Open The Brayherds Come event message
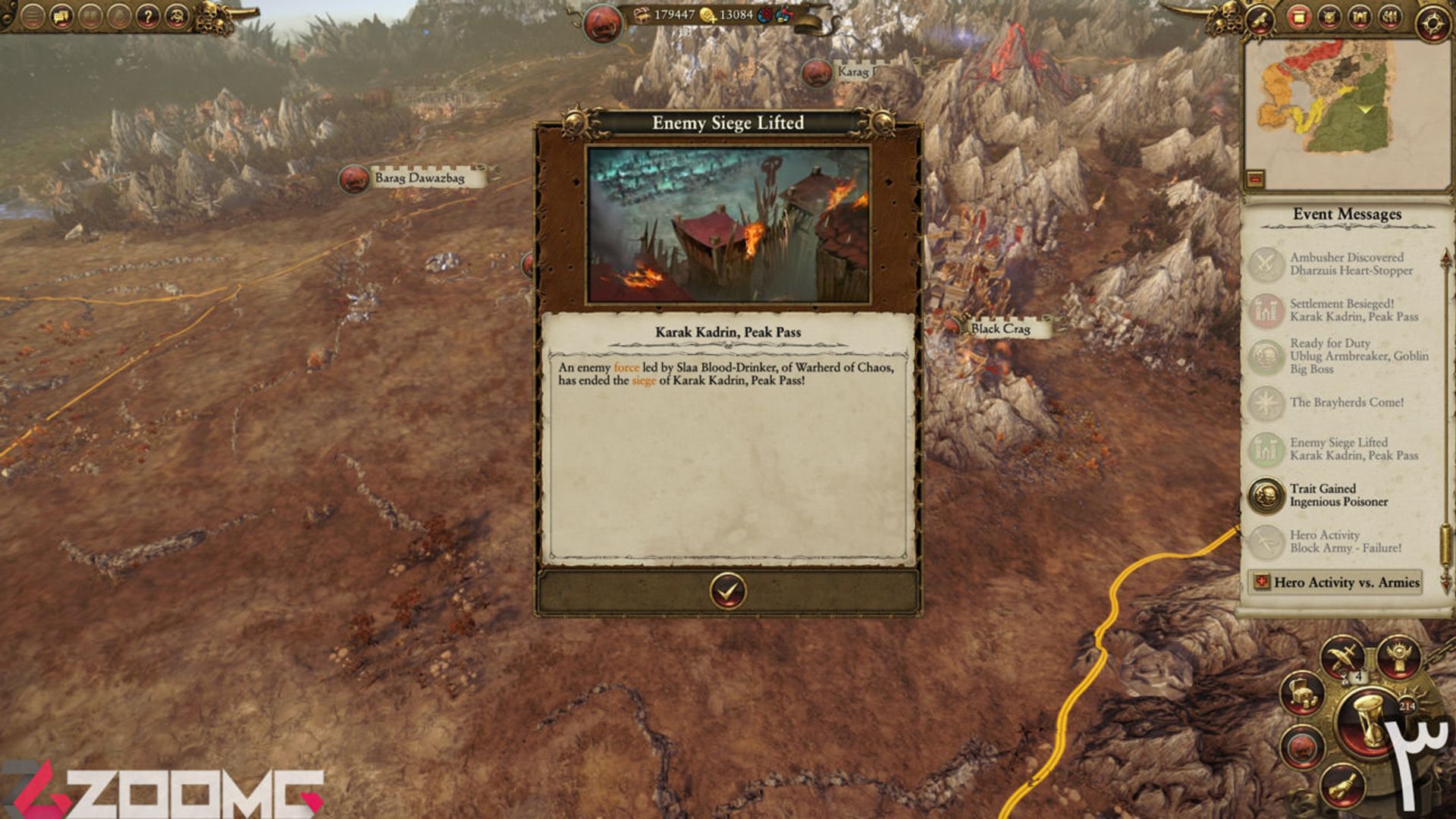The image size is (1456, 819). tap(1346, 403)
